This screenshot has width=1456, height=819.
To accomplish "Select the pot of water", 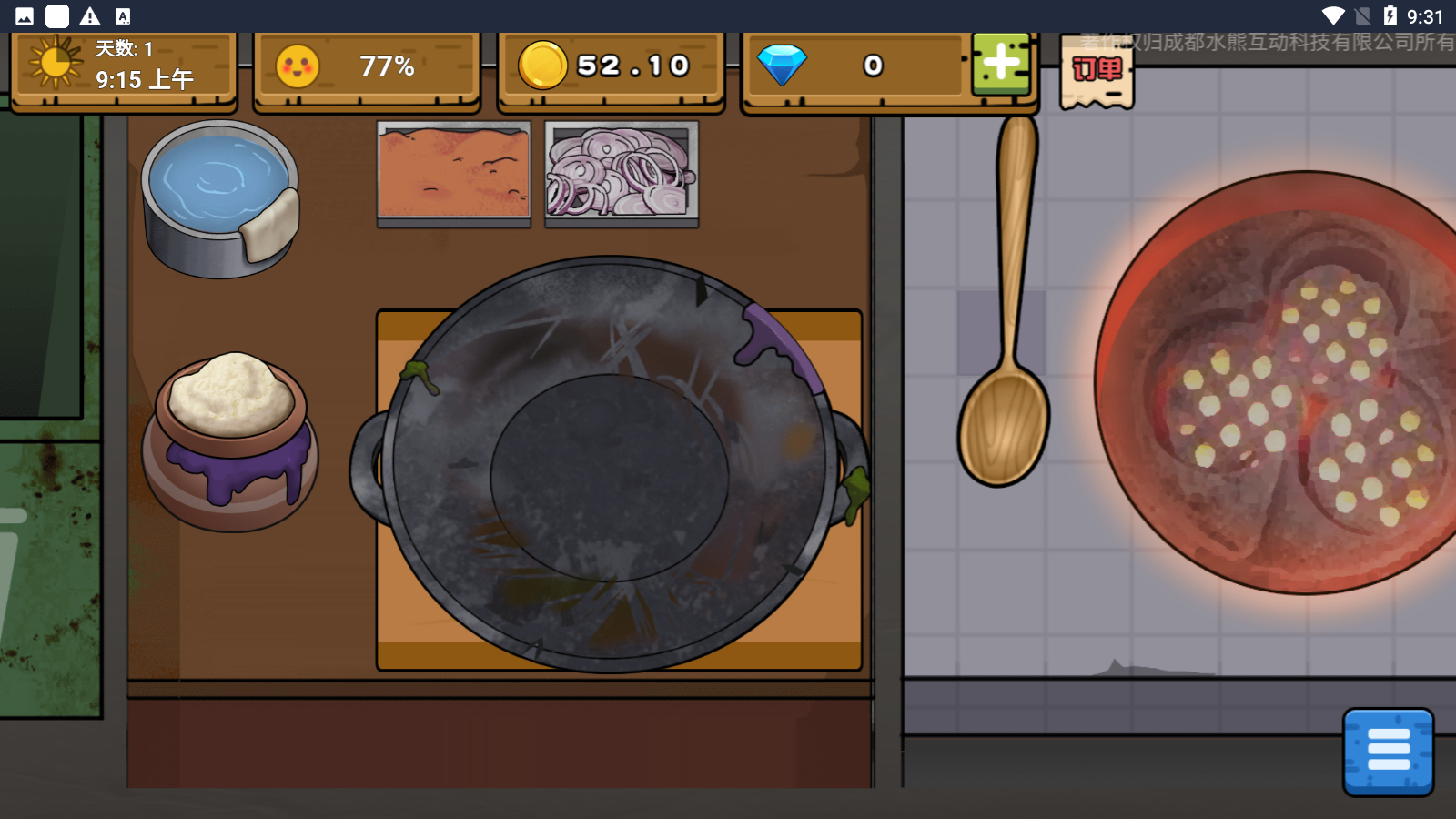I will point(219,197).
